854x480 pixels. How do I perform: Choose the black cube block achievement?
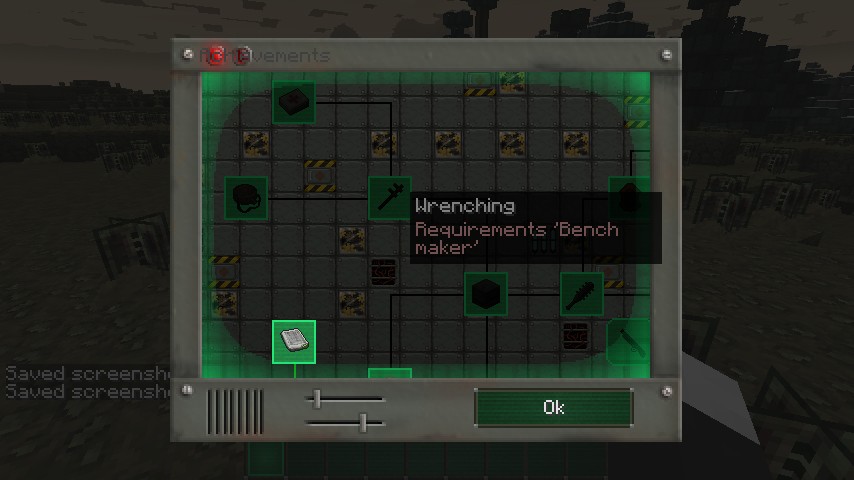(486, 294)
